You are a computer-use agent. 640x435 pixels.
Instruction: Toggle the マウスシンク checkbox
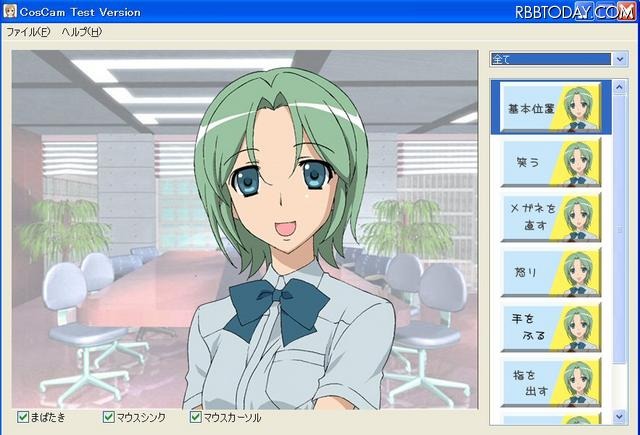click(109, 417)
